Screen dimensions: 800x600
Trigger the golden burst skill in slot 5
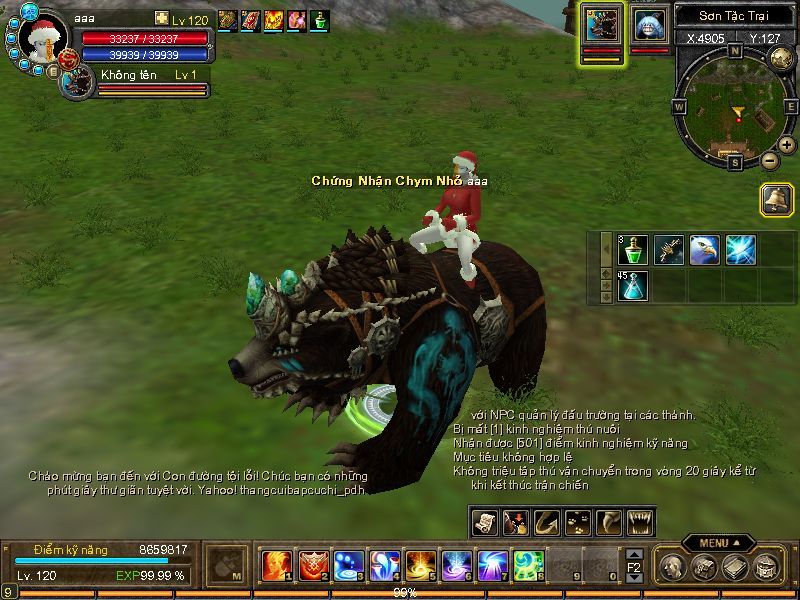[x=420, y=566]
